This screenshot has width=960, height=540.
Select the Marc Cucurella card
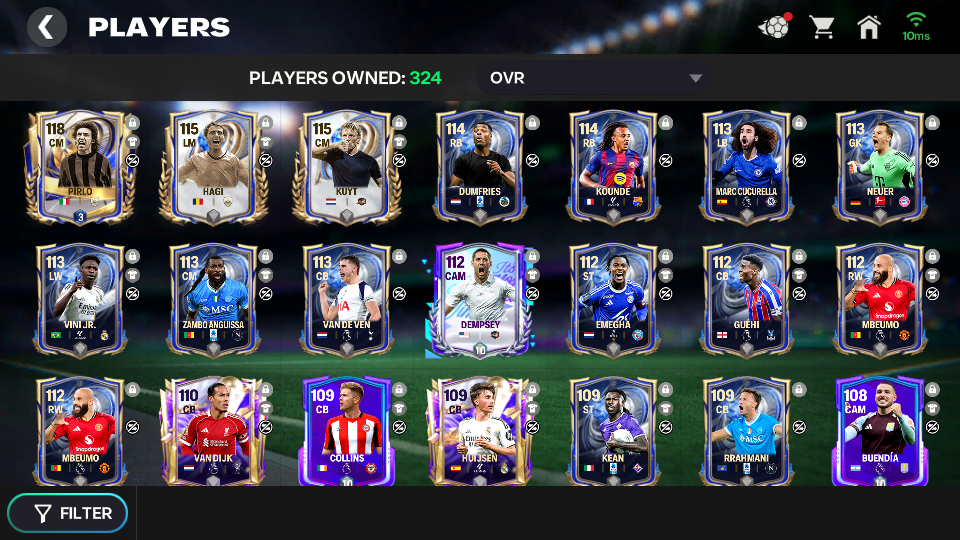747,166
